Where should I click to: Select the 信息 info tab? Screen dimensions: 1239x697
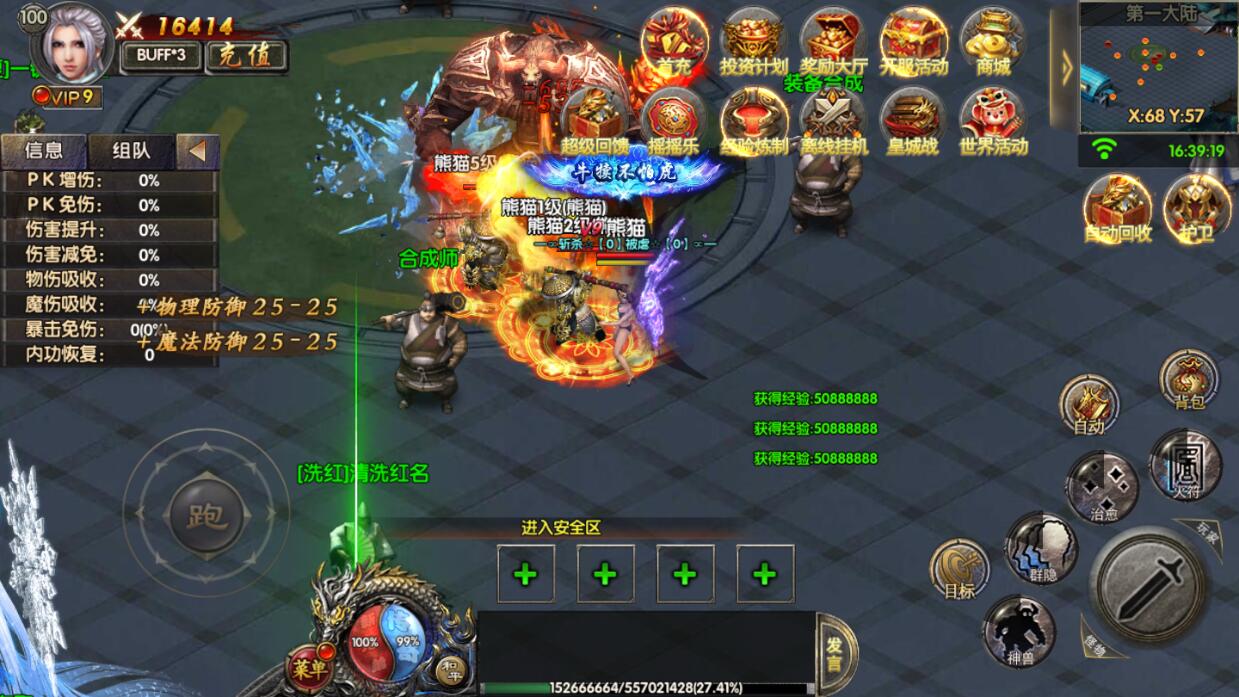pos(43,151)
